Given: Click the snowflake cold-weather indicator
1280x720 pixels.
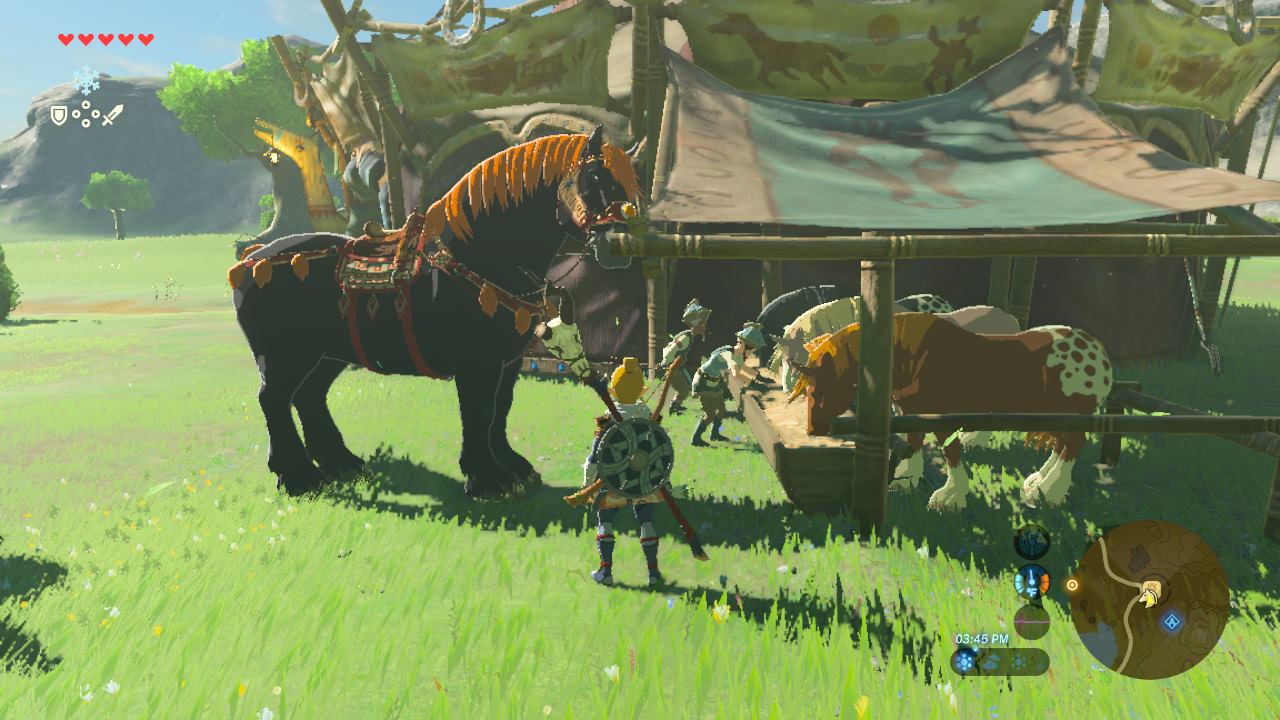Looking at the screenshot, I should pyautogui.click(x=86, y=79).
